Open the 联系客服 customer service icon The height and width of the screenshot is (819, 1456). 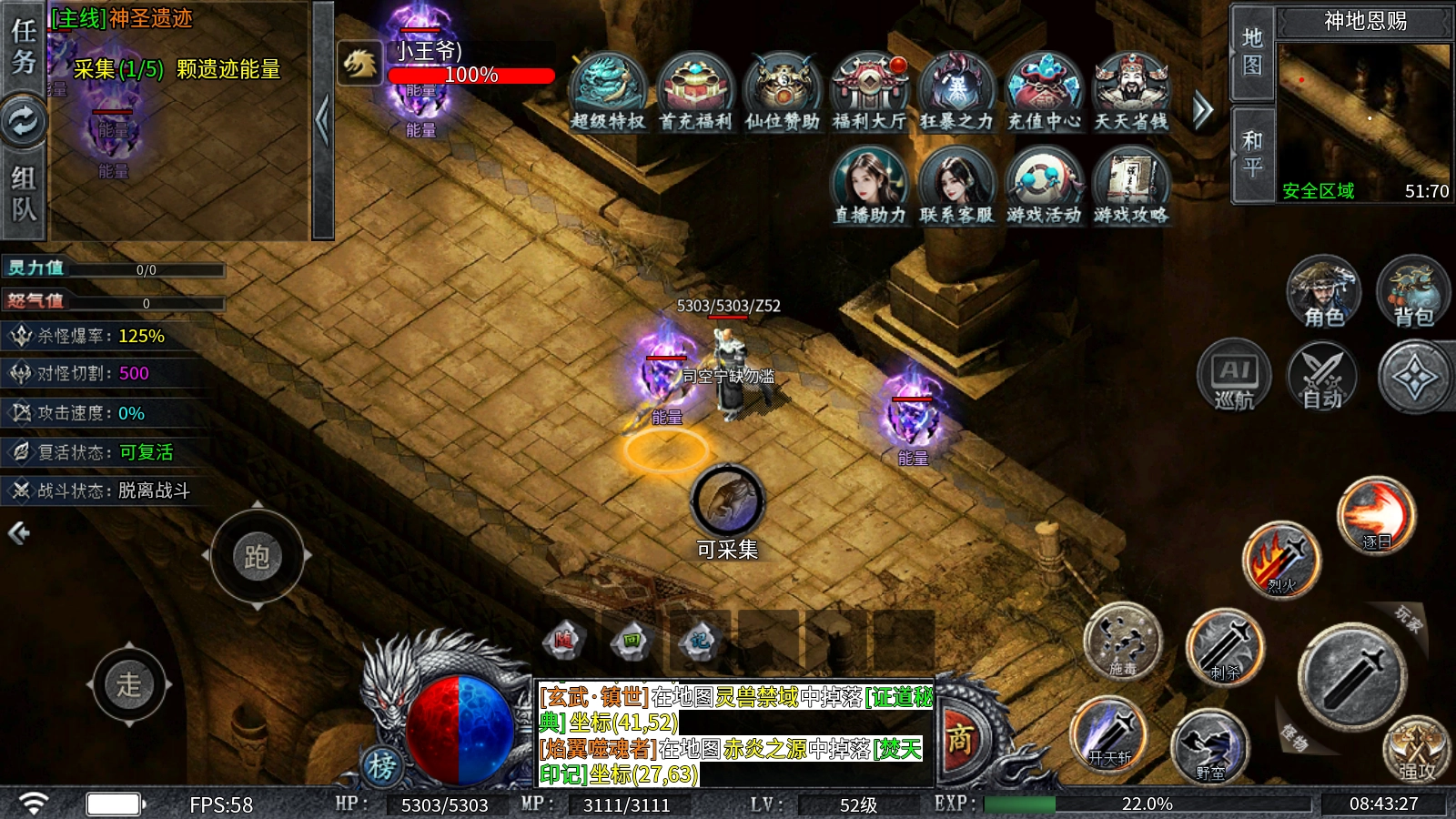coord(956,186)
